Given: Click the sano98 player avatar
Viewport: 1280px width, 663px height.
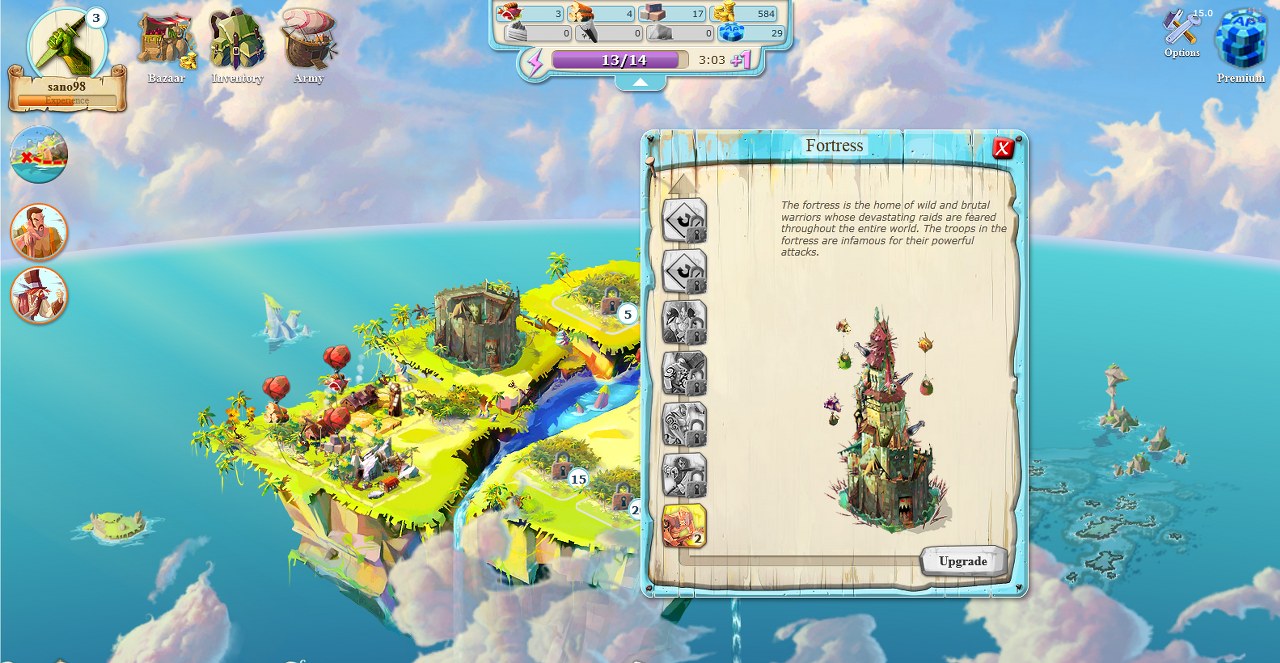Looking at the screenshot, I should 66,45.
